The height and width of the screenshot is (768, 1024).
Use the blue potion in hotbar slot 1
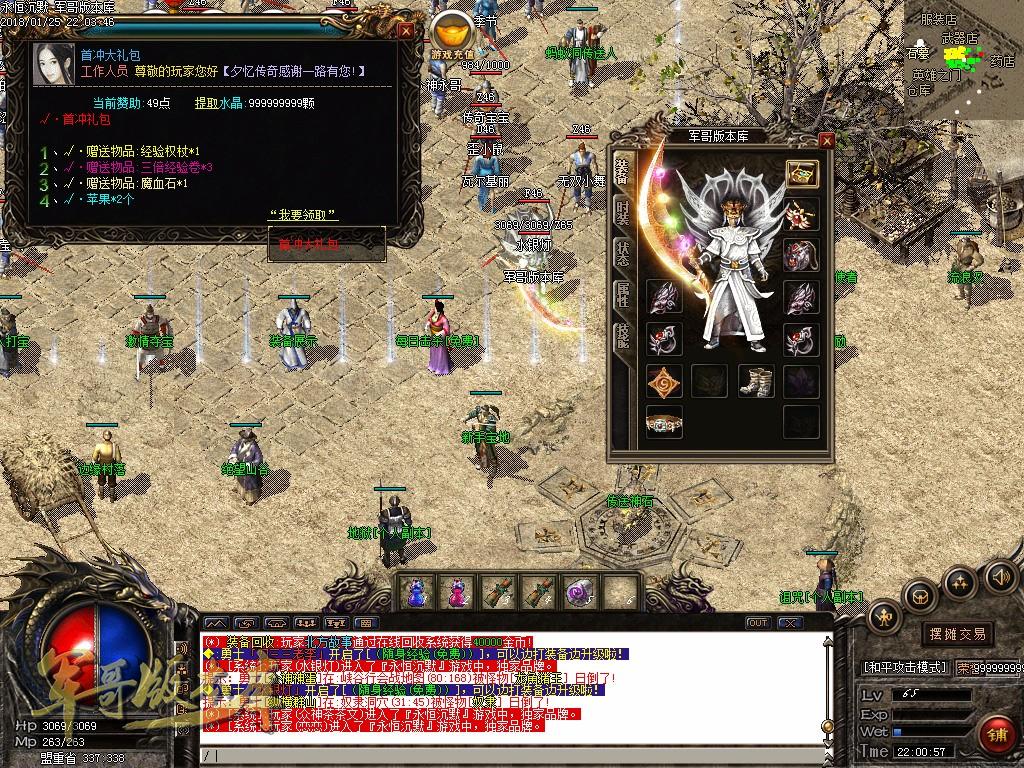(416, 591)
